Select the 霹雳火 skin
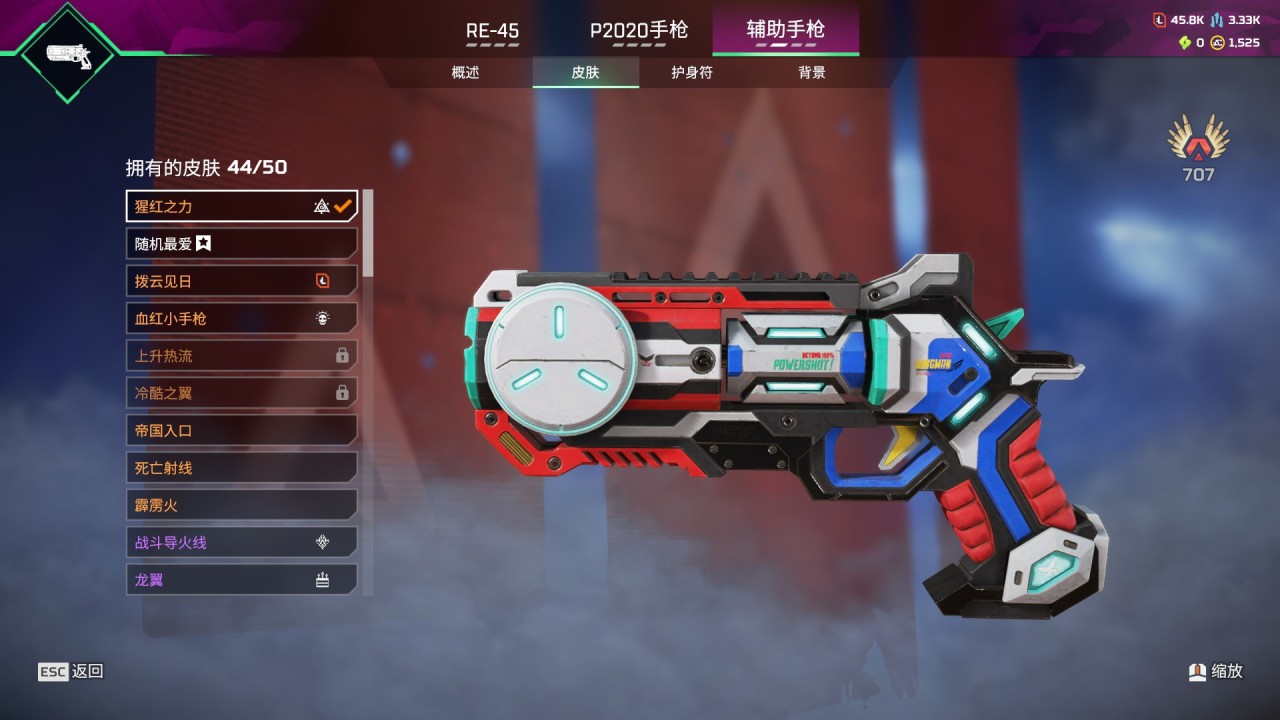The width and height of the screenshot is (1280, 720). click(241, 505)
